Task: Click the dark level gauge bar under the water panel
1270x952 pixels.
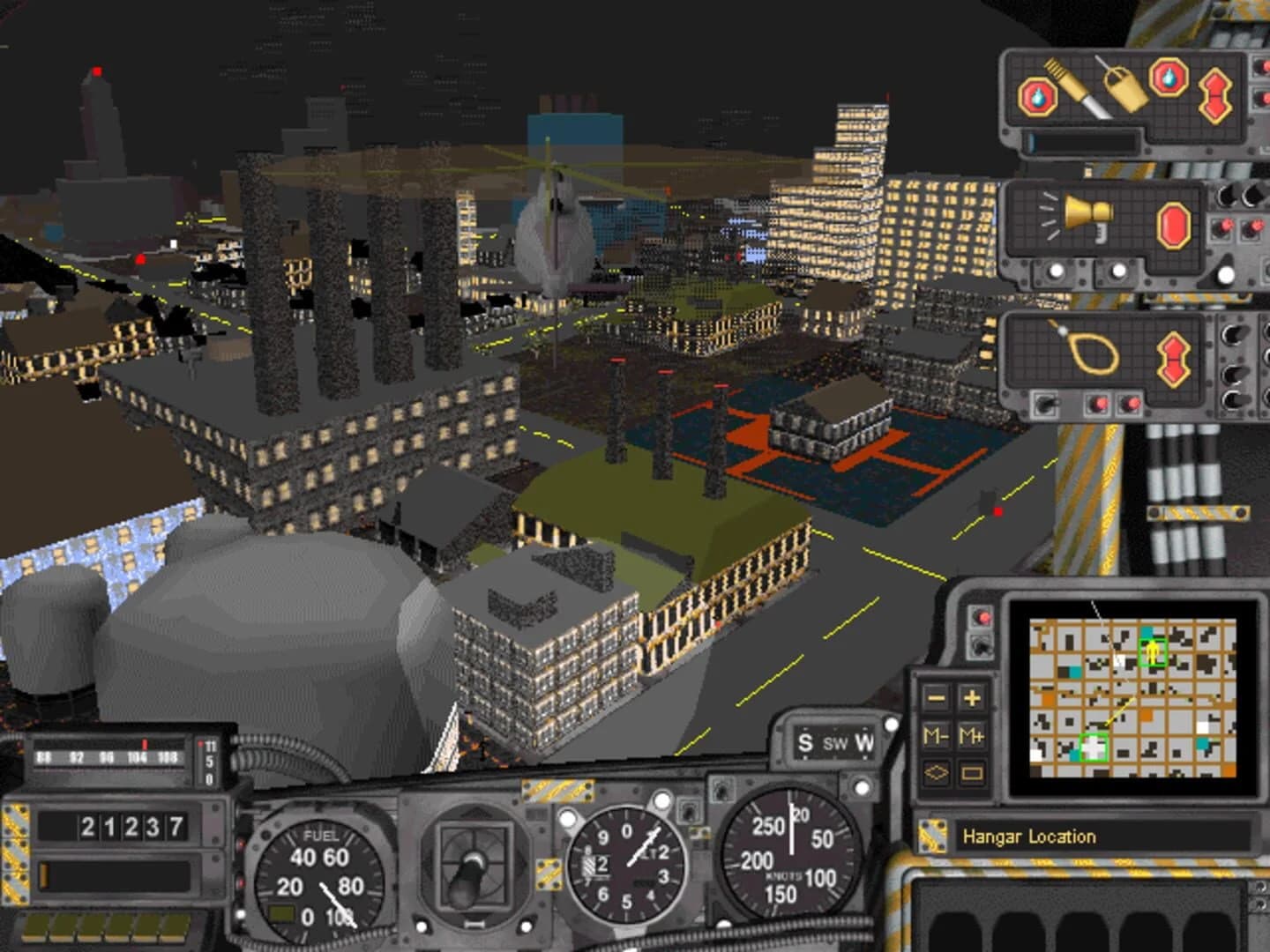Action: [1082, 140]
